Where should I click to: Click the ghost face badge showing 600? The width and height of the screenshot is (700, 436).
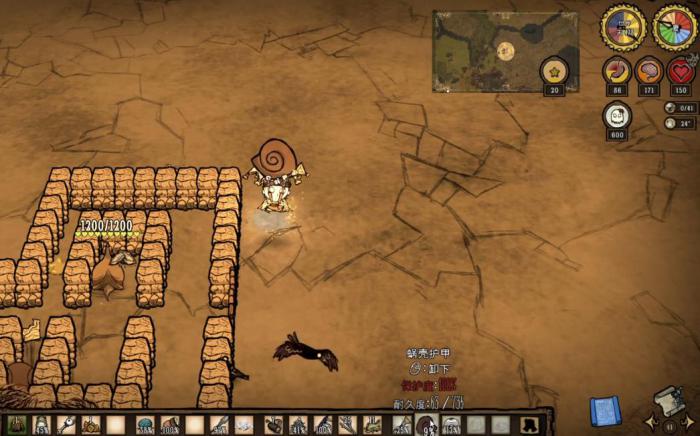pos(617,116)
